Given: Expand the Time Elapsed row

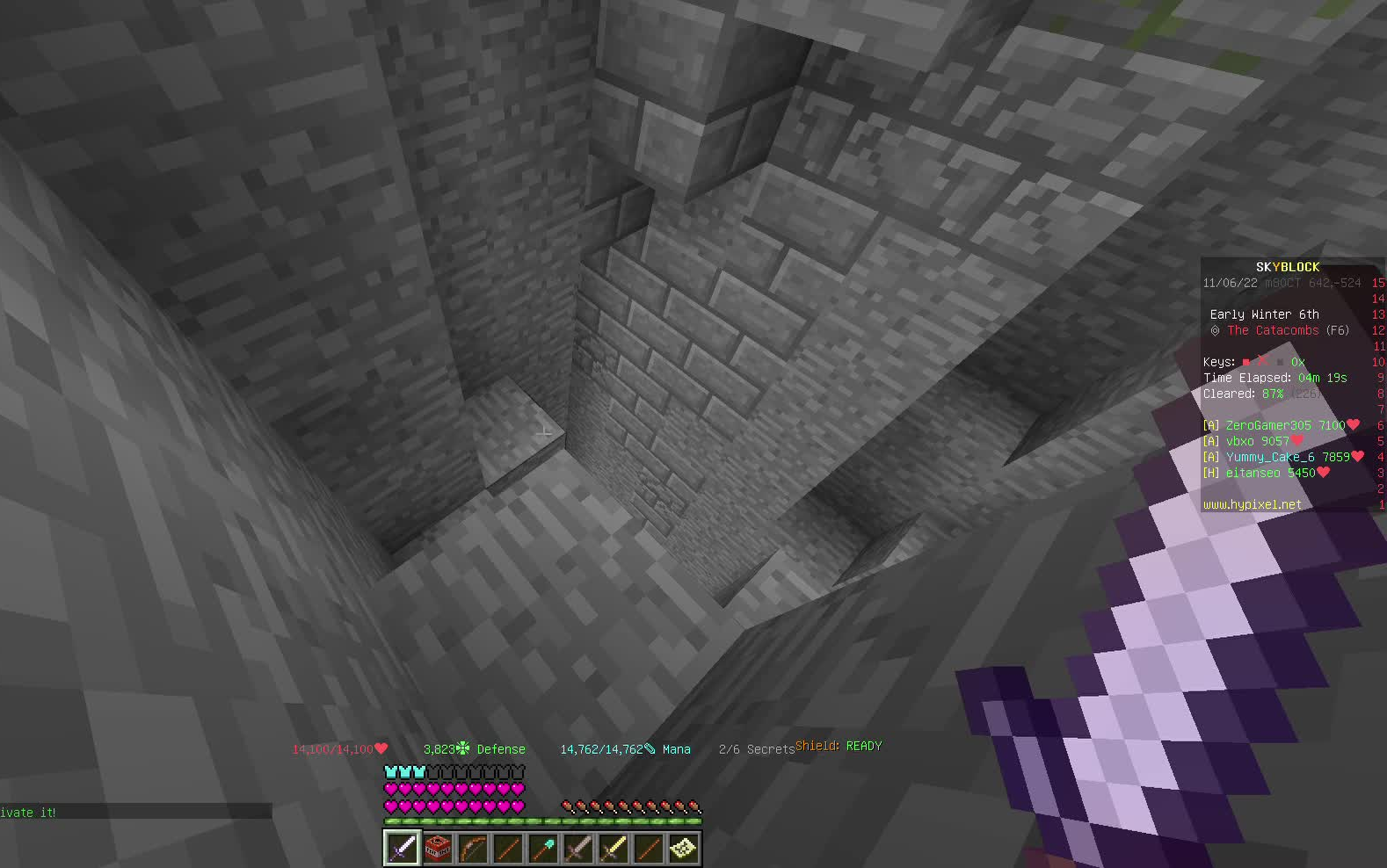Looking at the screenshot, I should (1274, 377).
